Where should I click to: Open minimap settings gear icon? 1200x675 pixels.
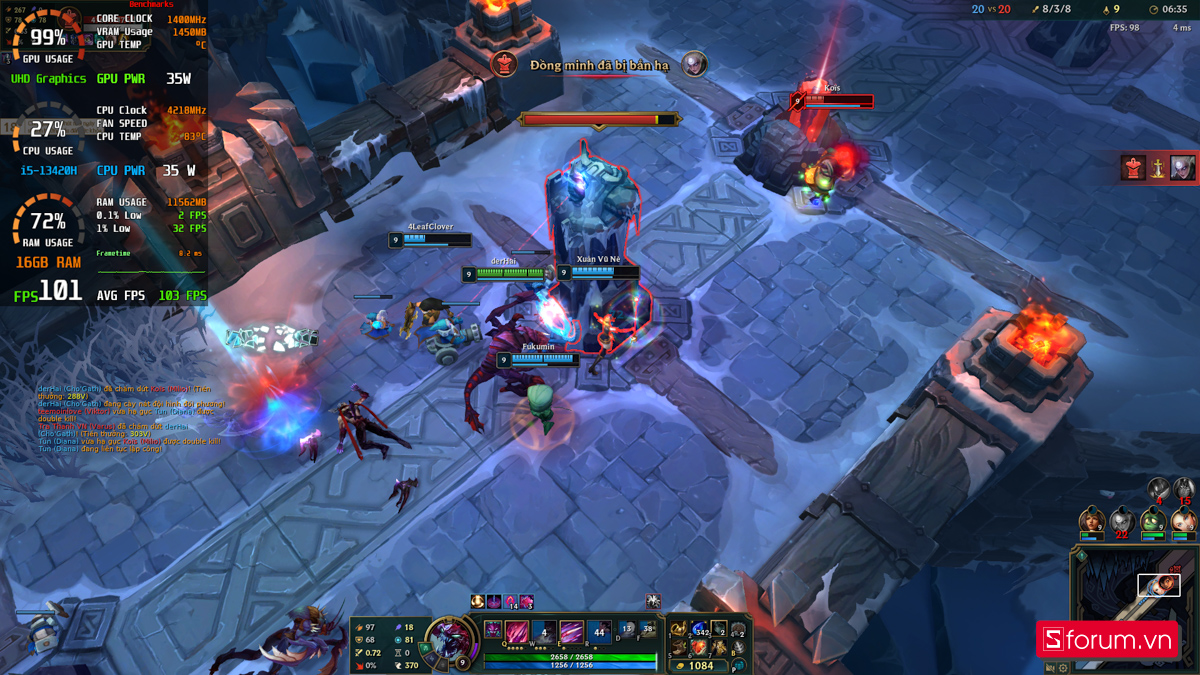point(1064,667)
